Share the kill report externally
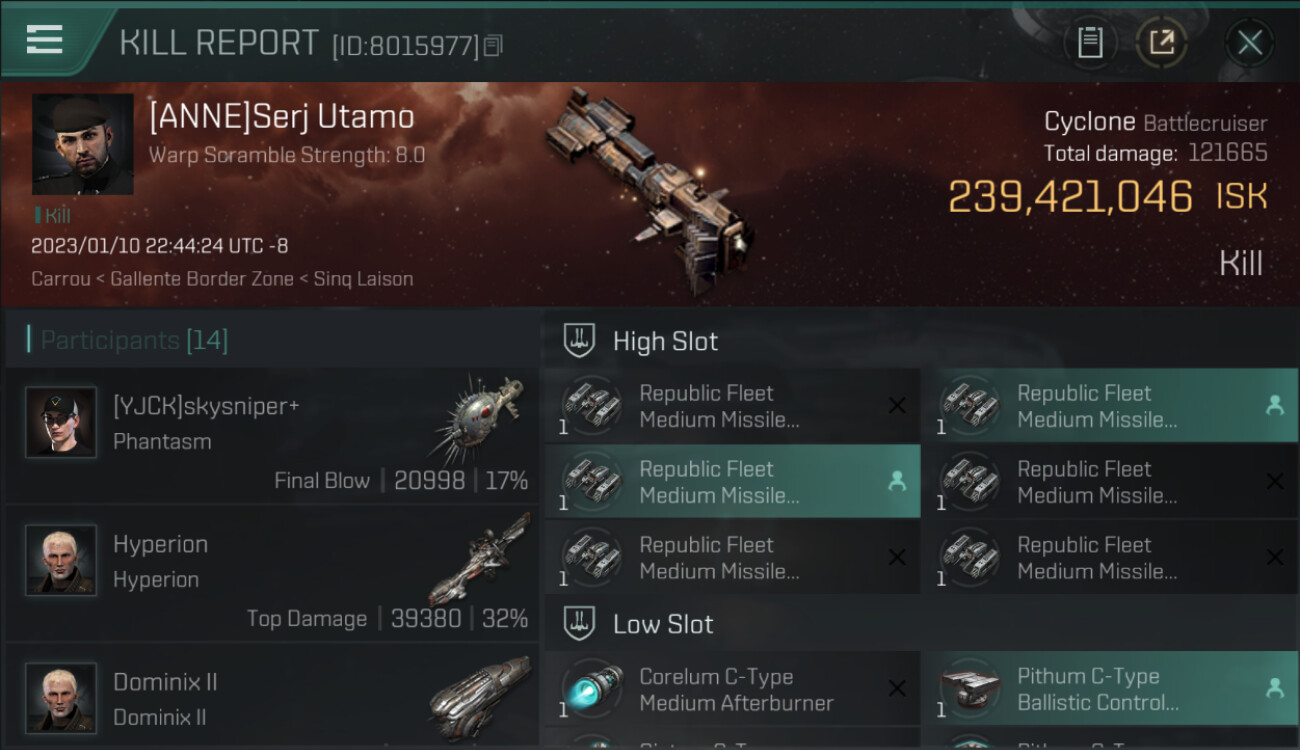The height and width of the screenshot is (750, 1300). pos(1161,43)
